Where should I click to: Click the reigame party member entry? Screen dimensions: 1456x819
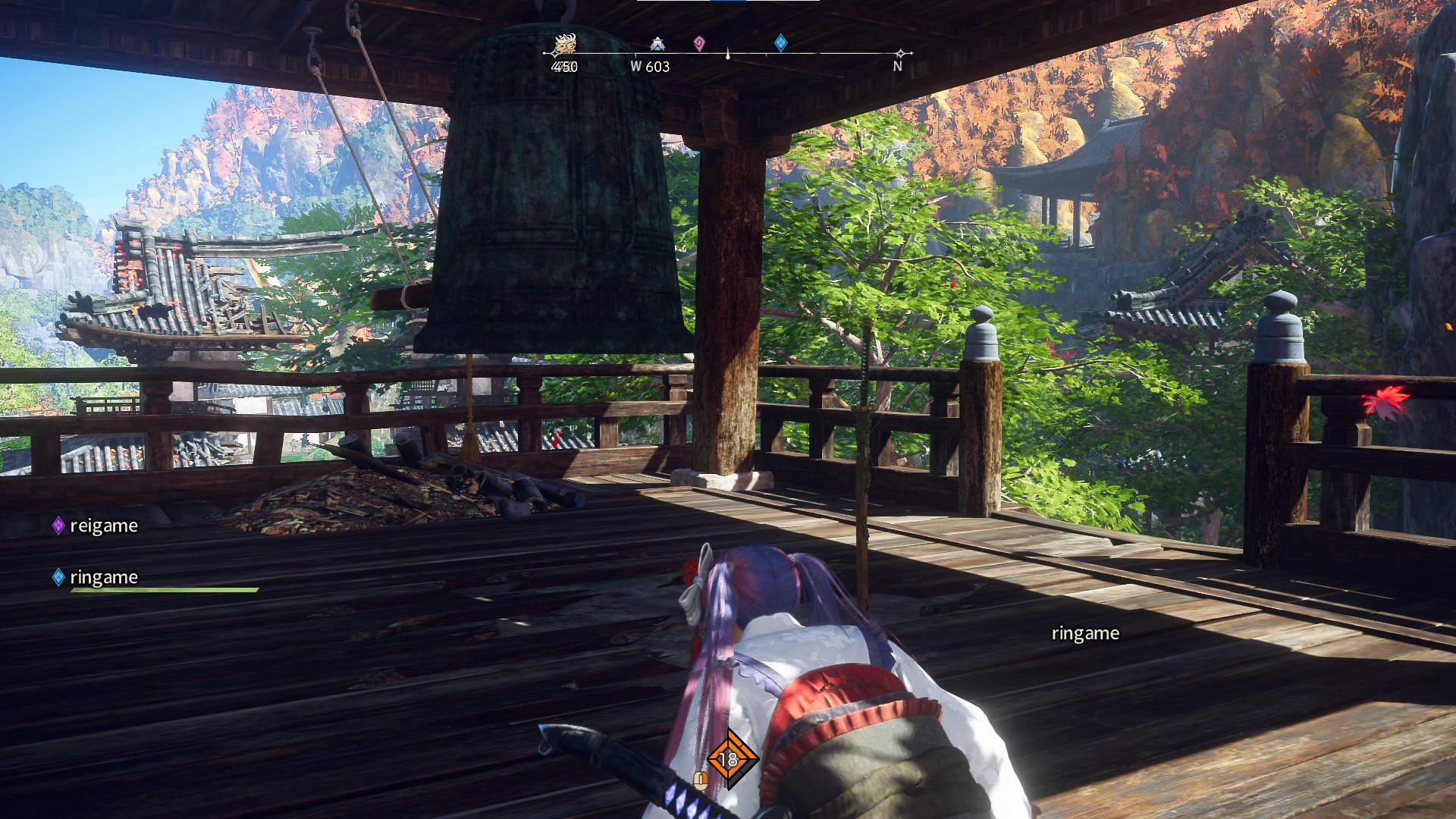[96, 526]
